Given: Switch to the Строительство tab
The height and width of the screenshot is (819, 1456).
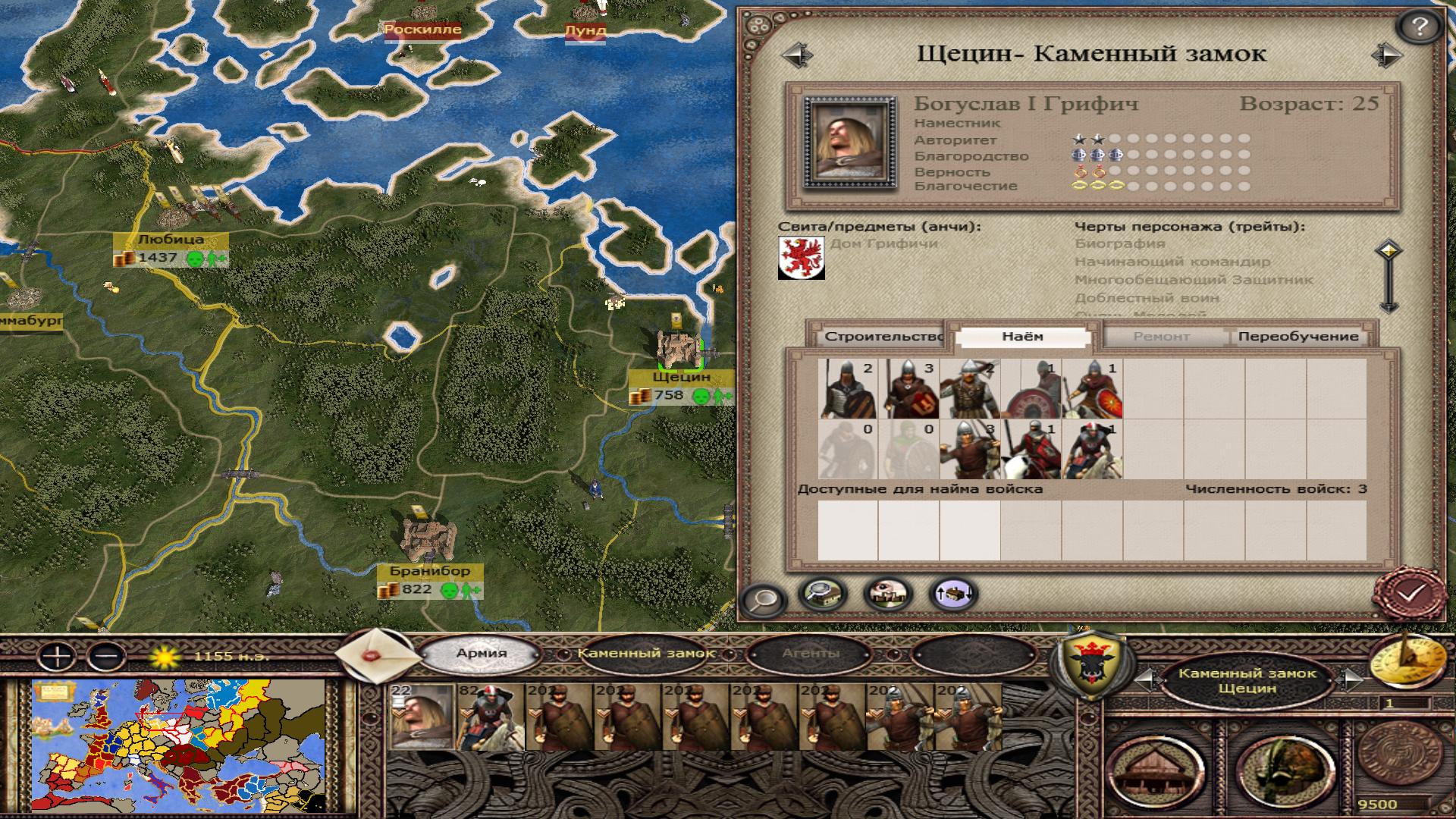Looking at the screenshot, I should (880, 337).
